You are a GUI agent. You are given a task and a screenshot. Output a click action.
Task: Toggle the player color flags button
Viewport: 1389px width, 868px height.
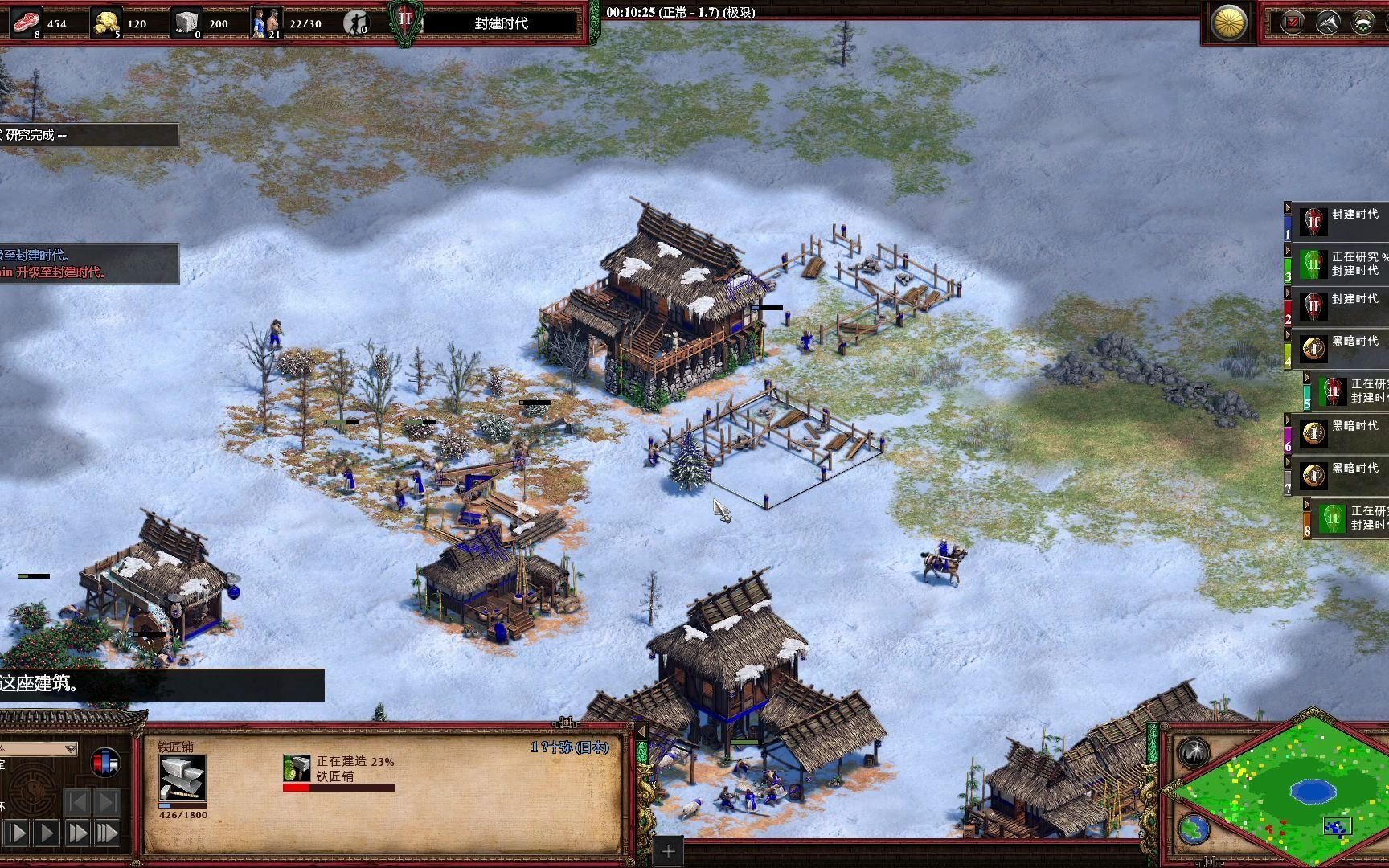105,762
